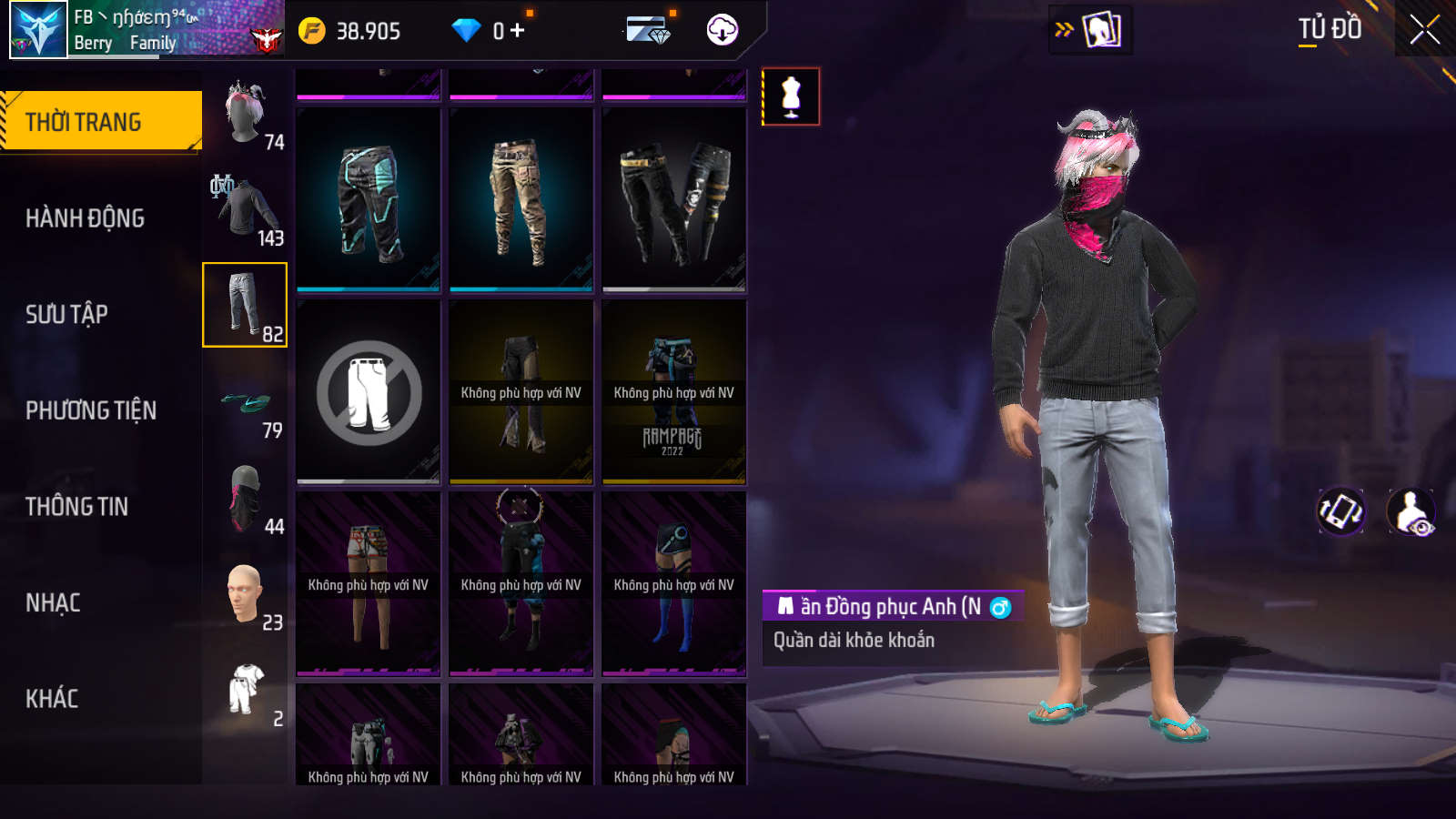The height and width of the screenshot is (819, 1456).
Task: Close the wardrobe with the X button
Action: click(x=1424, y=30)
